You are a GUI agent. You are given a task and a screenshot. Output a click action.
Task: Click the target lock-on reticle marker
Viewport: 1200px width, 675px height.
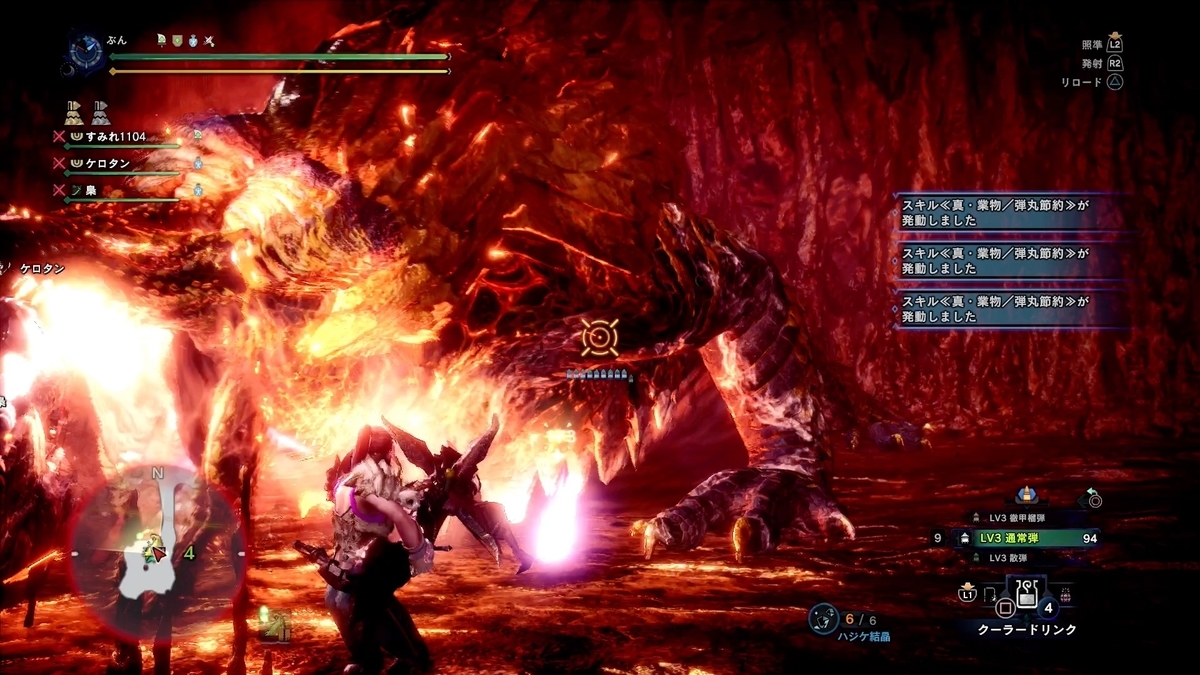pyautogui.click(x=599, y=338)
